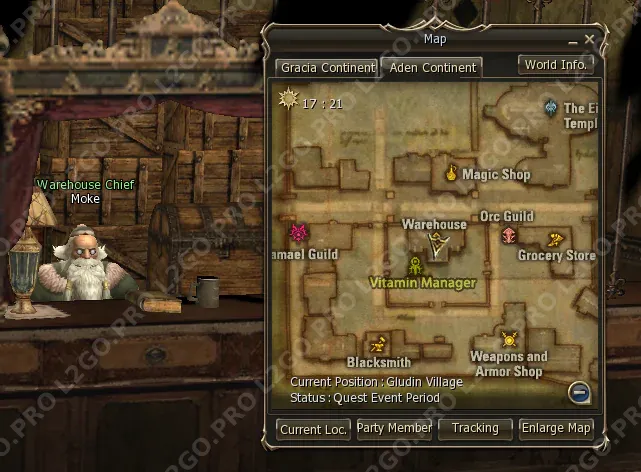Click the Vitamin Manager marker
641x472 pixels.
tap(416, 265)
